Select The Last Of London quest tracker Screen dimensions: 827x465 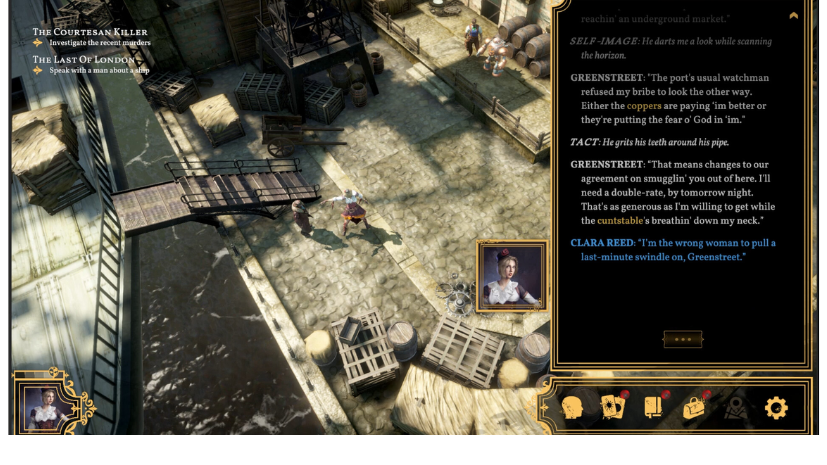pyautogui.click(x=84, y=60)
